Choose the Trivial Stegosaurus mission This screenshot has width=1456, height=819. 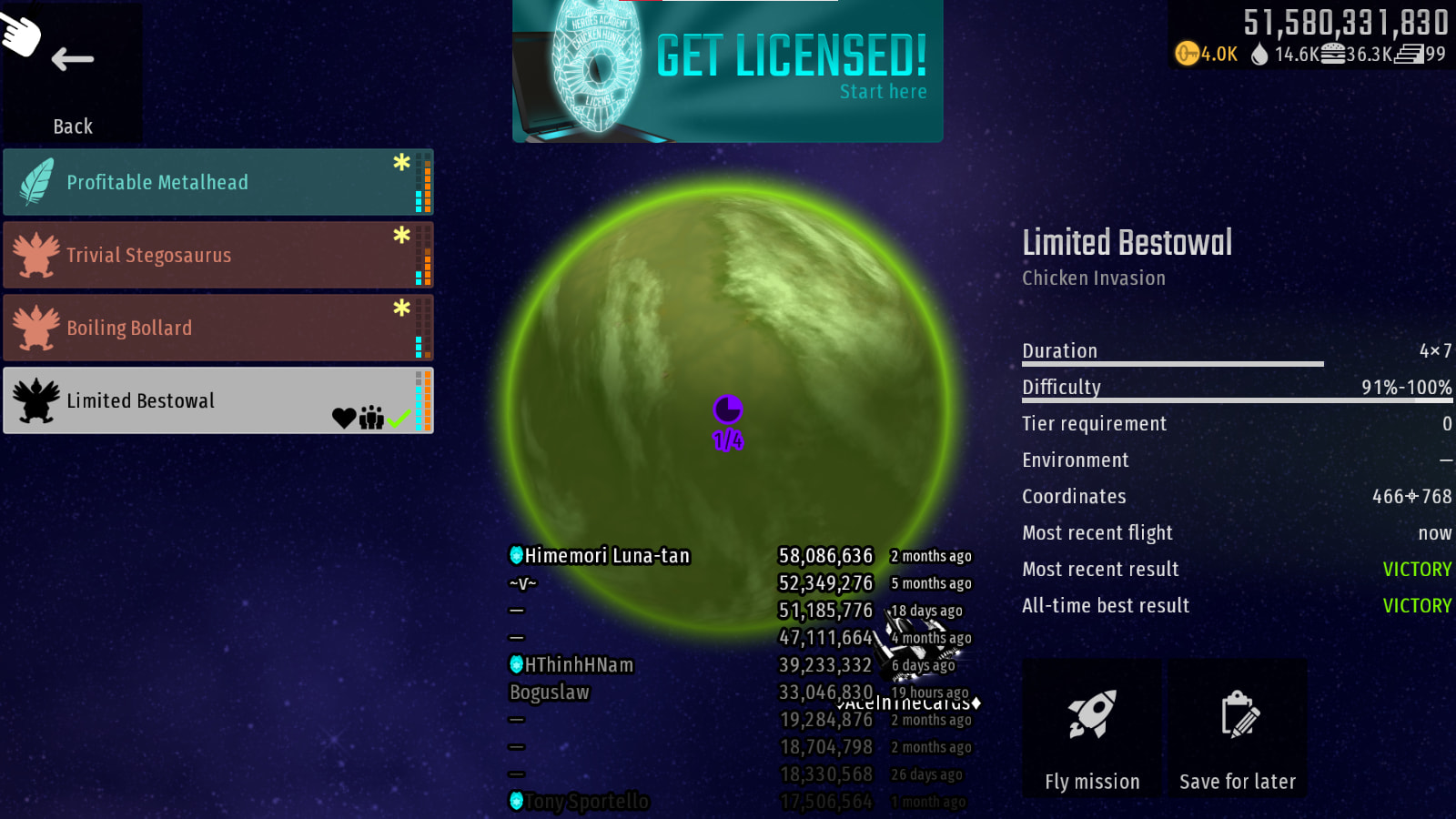217,255
